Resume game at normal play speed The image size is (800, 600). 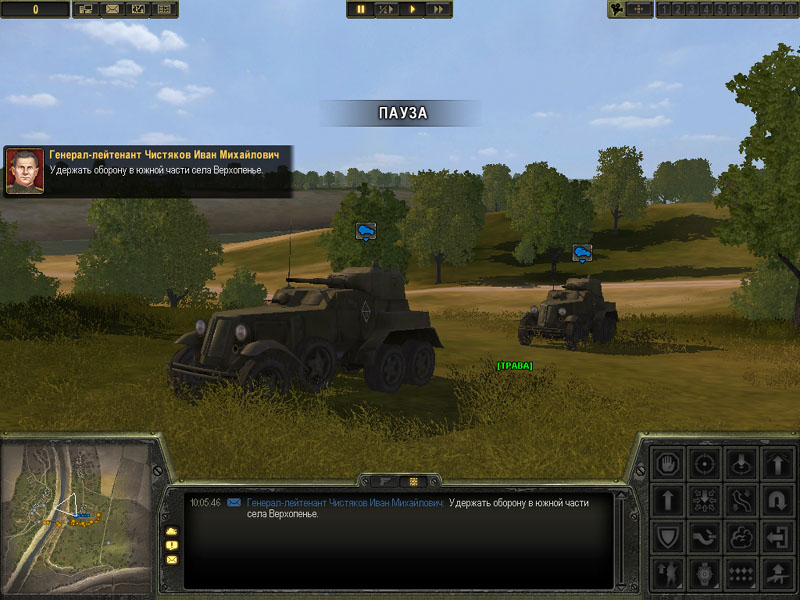pyautogui.click(x=413, y=9)
